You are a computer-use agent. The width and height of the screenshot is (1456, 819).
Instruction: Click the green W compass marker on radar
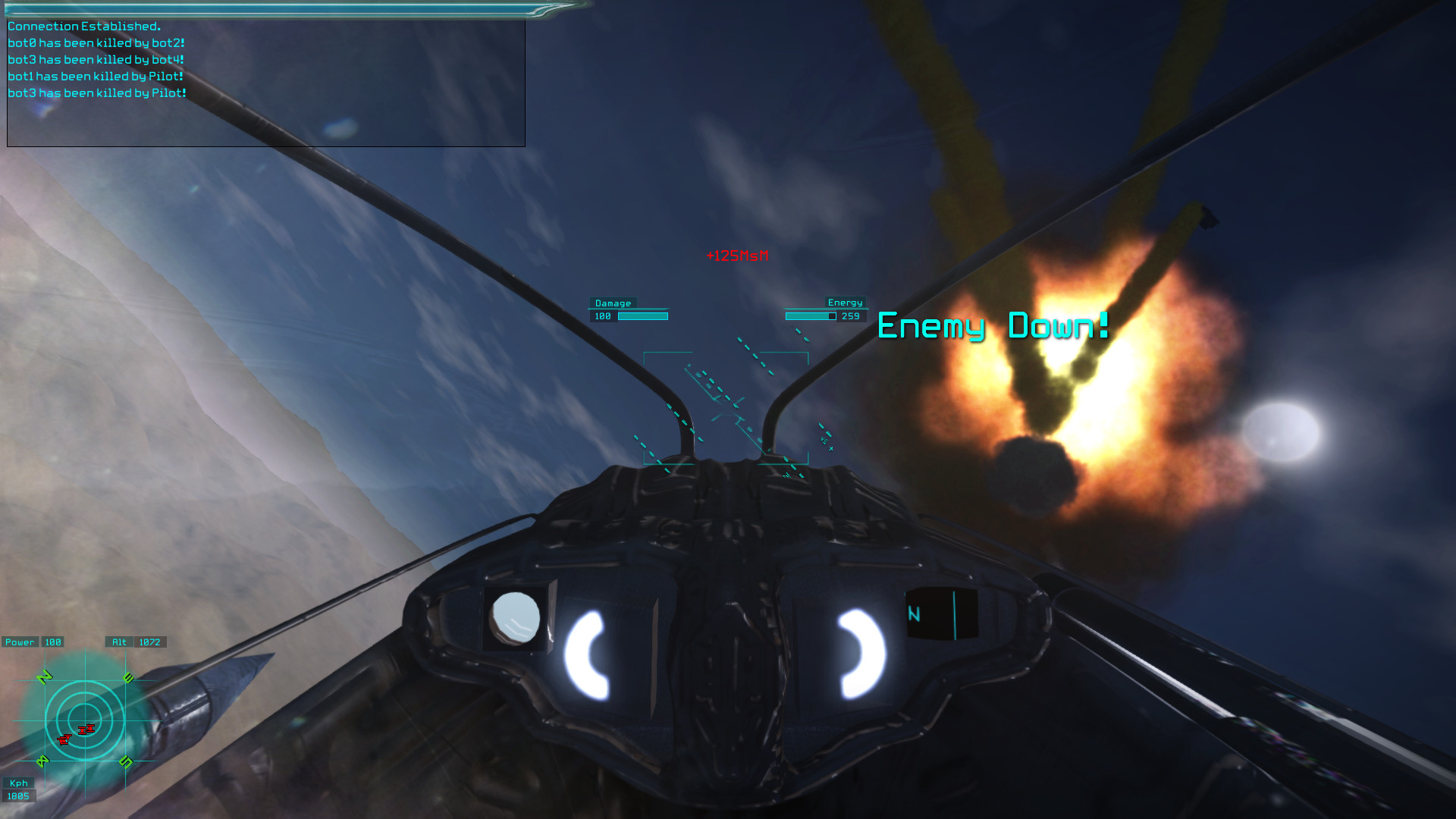[43, 761]
